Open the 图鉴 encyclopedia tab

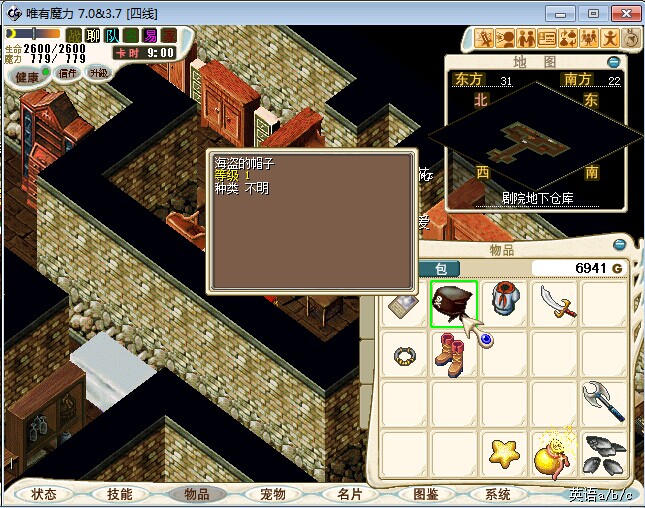click(425, 494)
